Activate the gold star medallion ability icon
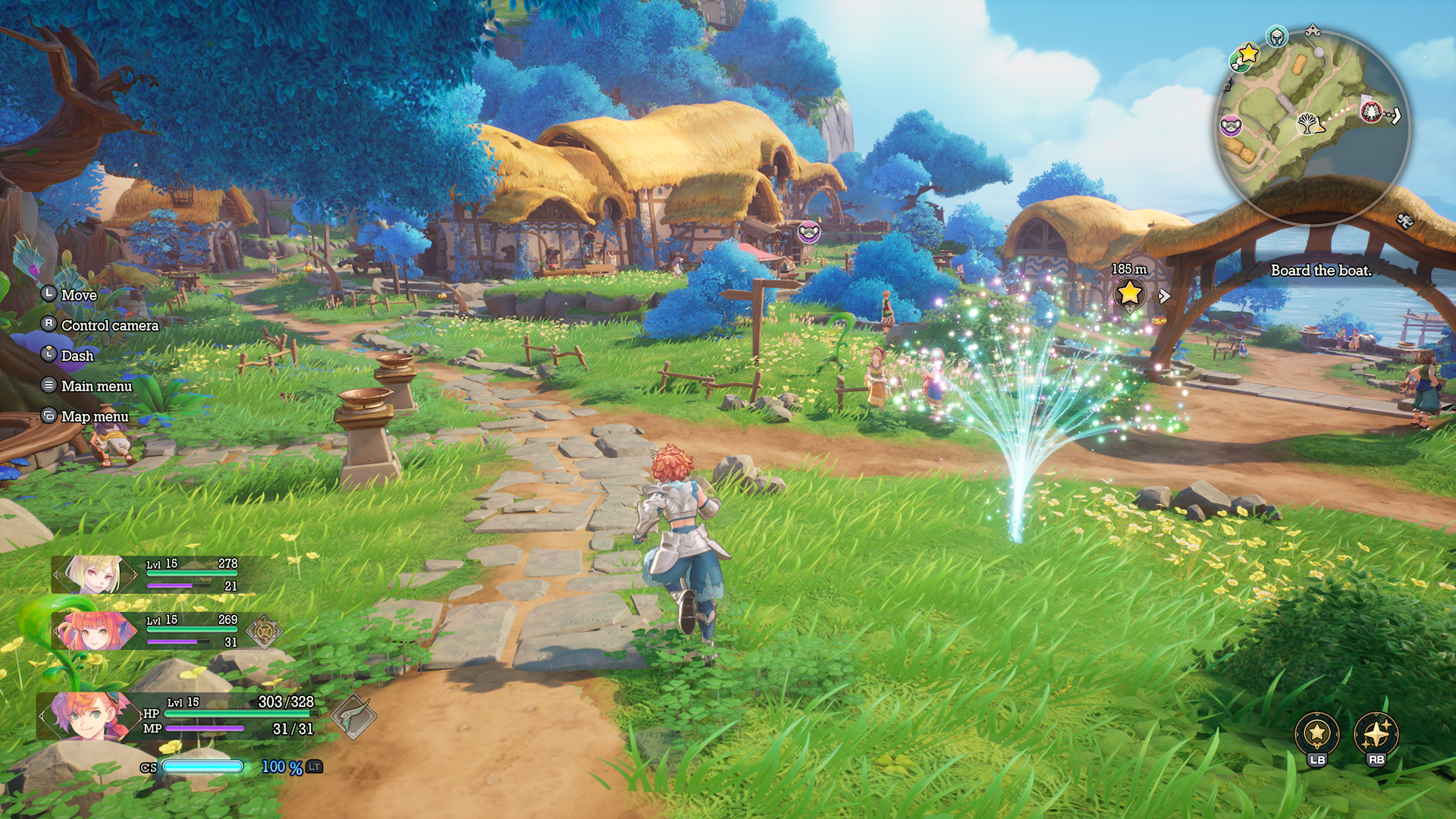The image size is (1456, 819). point(1317,733)
